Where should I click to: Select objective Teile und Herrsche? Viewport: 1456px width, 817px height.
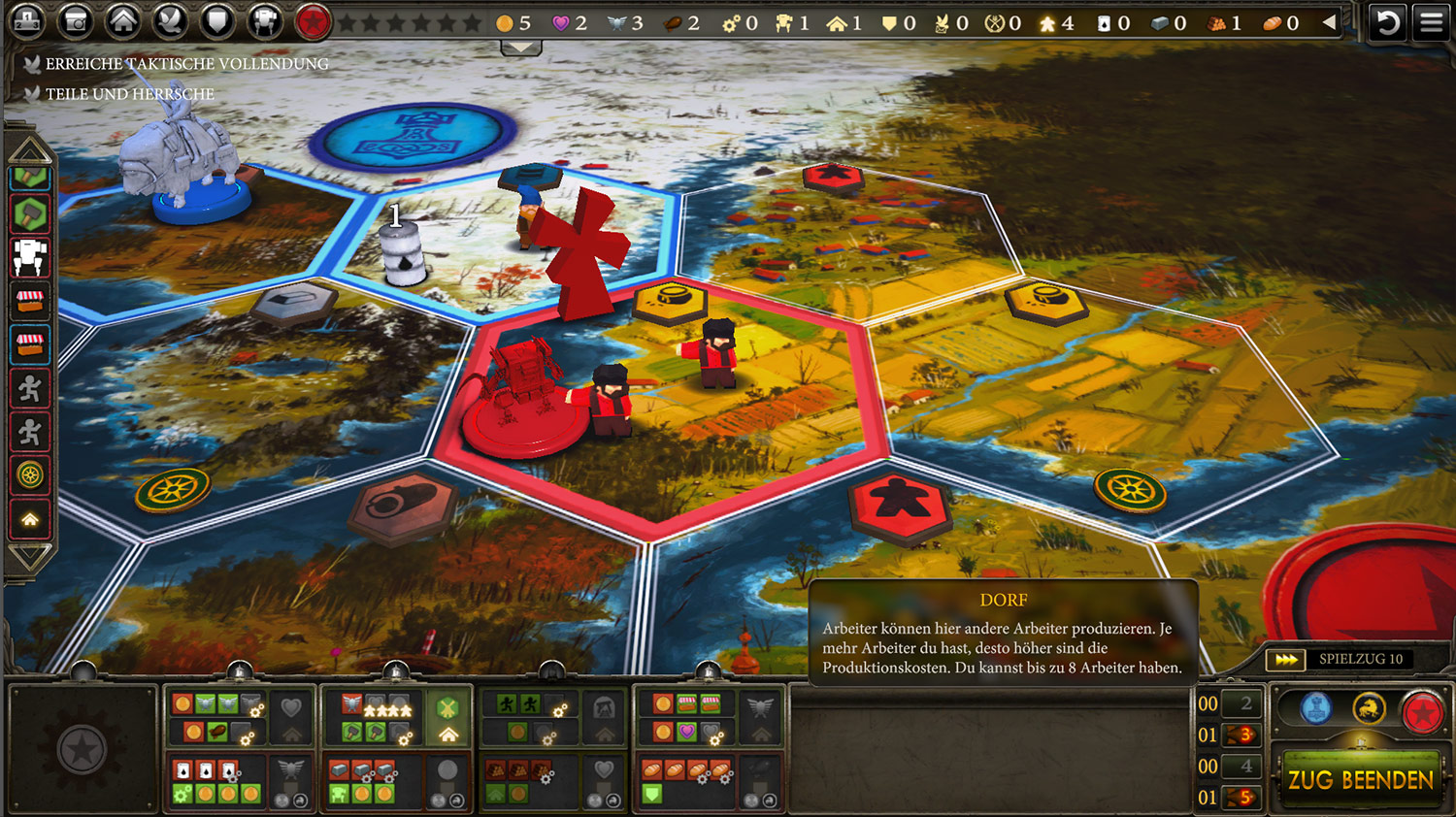click(129, 94)
